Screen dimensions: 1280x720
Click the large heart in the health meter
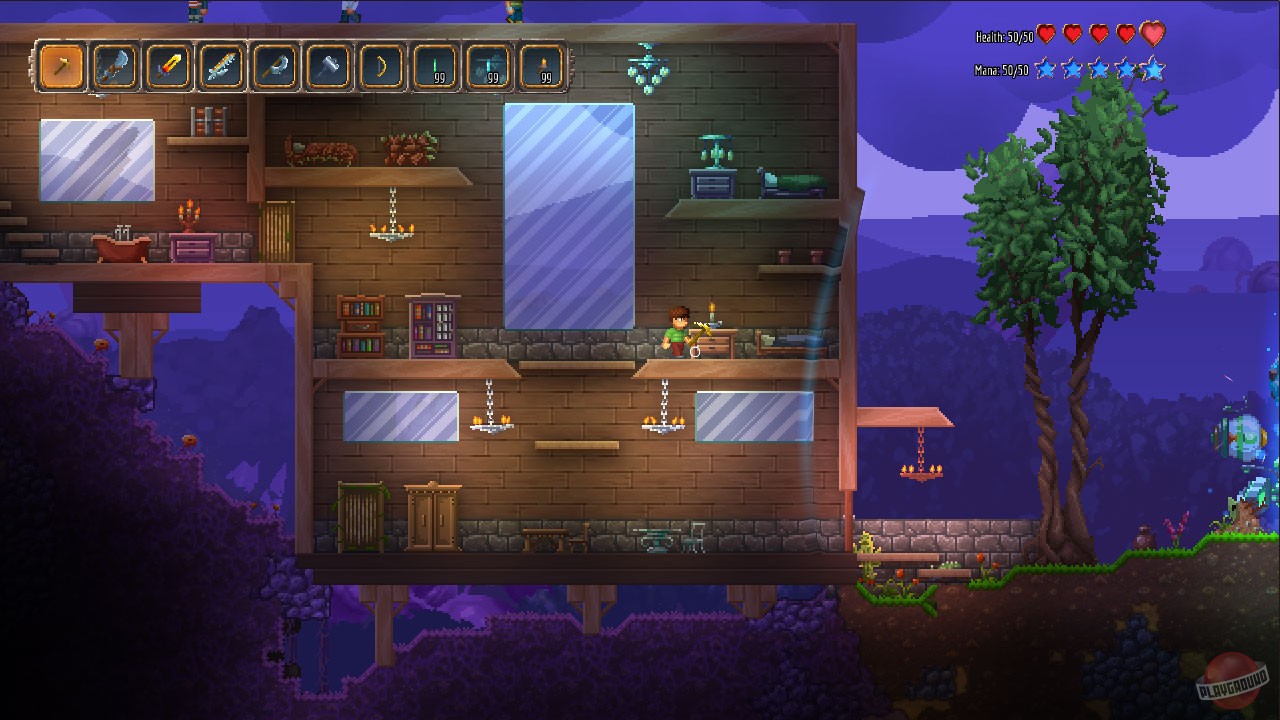tap(1155, 35)
